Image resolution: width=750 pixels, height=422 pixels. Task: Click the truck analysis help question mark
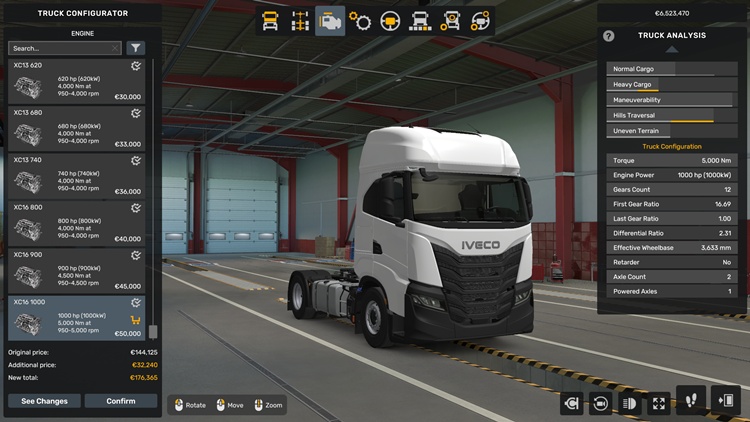tap(609, 36)
